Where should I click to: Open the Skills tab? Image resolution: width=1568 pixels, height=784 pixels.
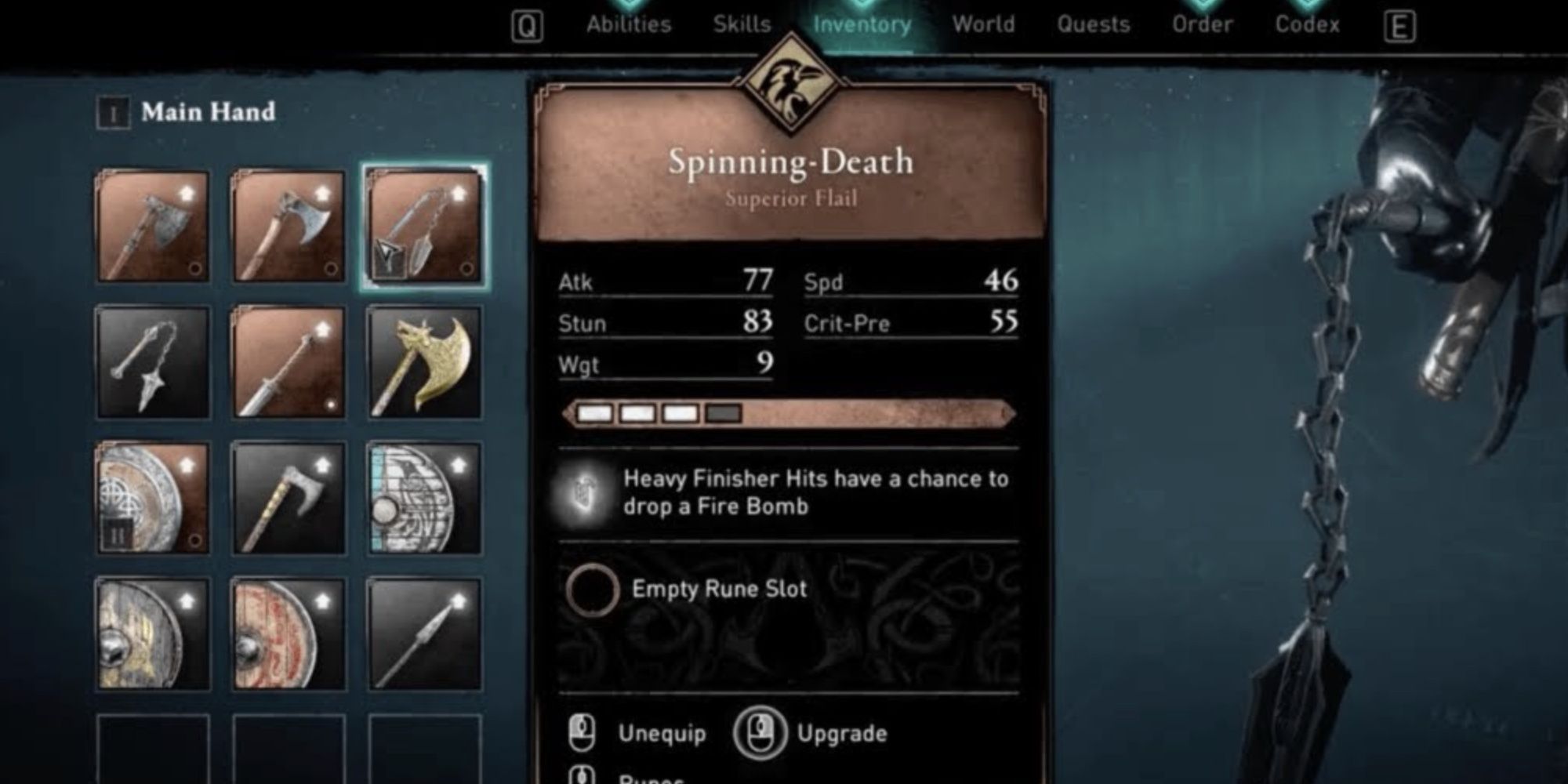[742, 24]
